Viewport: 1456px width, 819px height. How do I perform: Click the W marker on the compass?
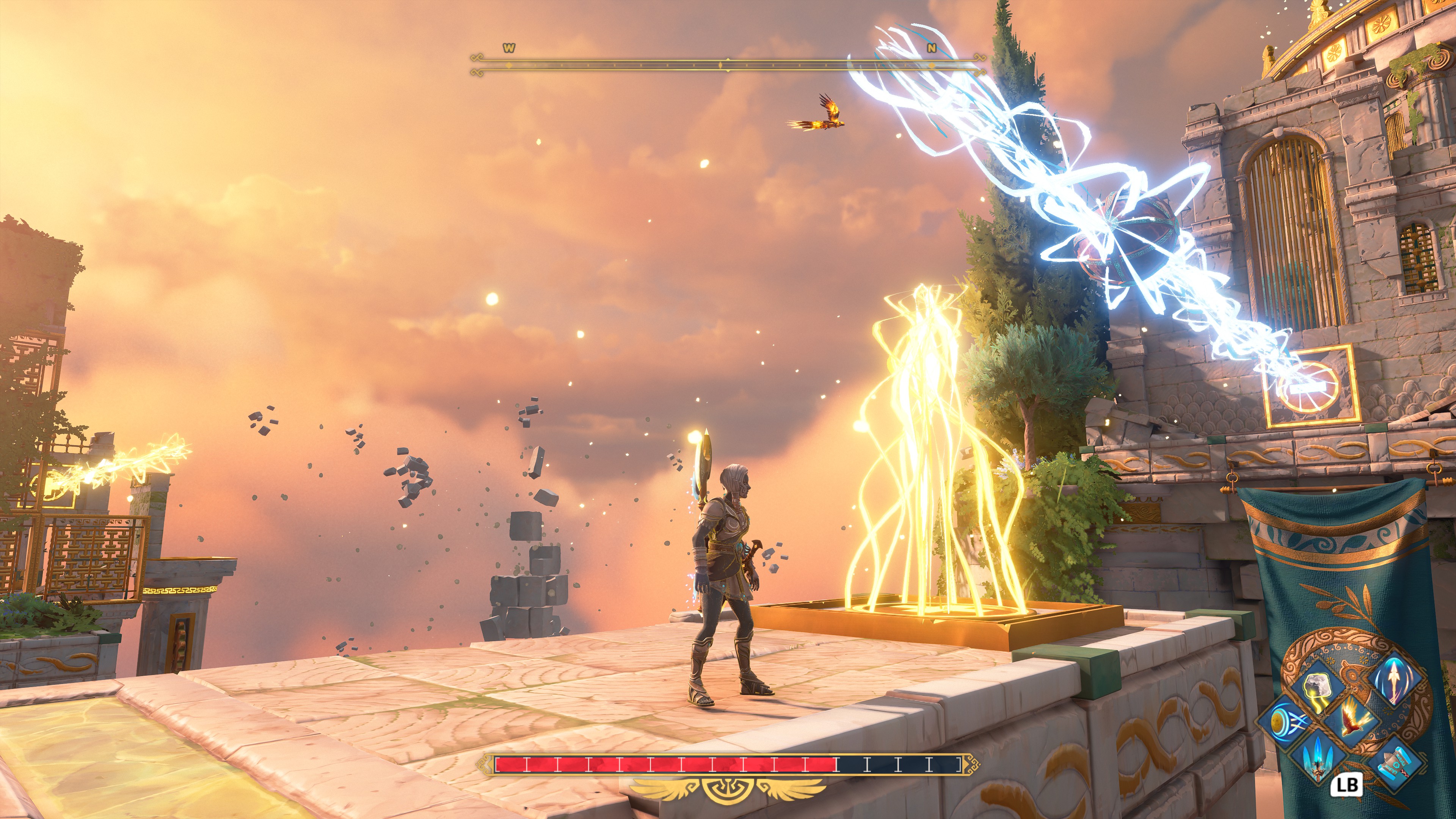509,49
